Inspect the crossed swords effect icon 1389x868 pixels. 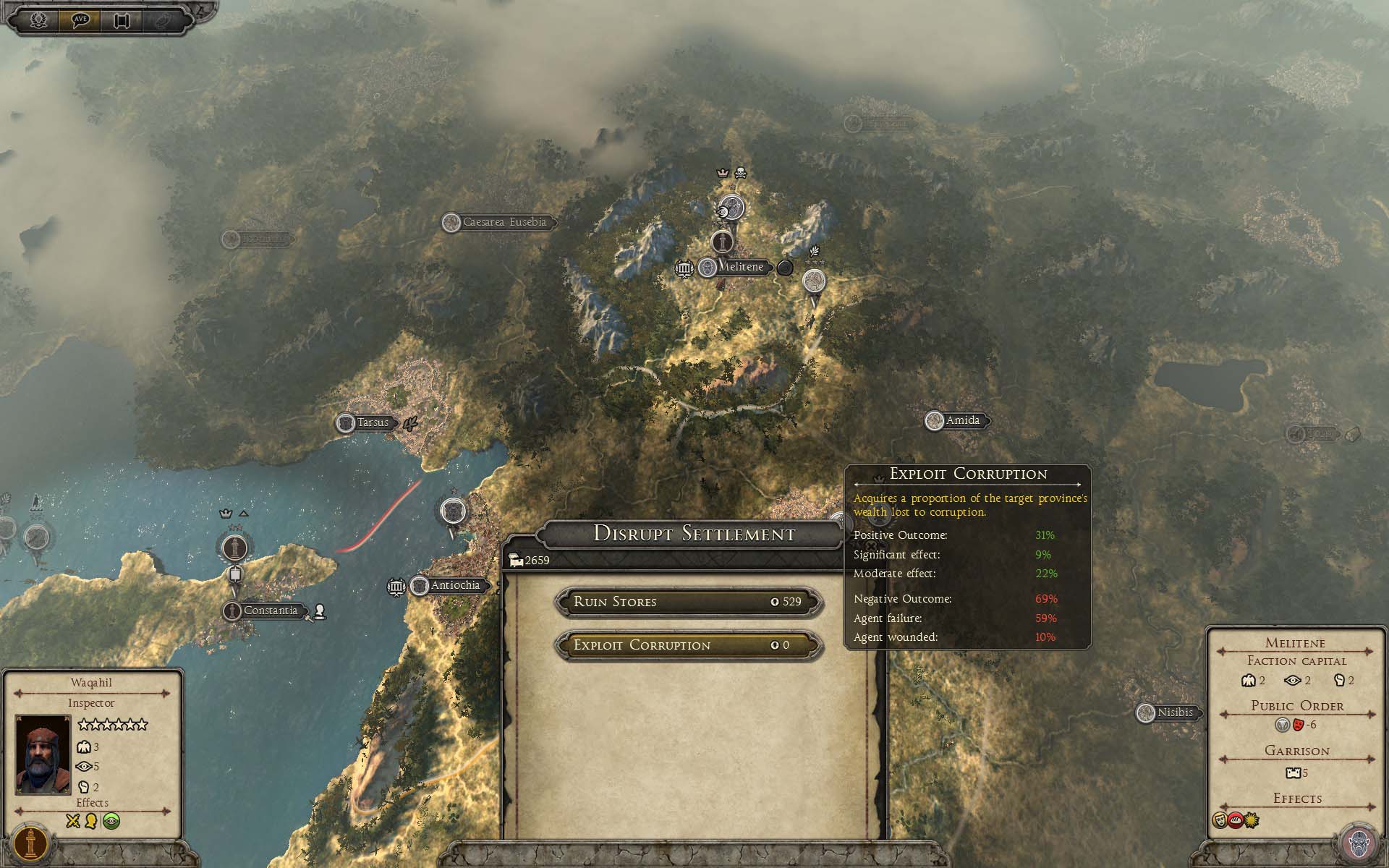(73, 821)
